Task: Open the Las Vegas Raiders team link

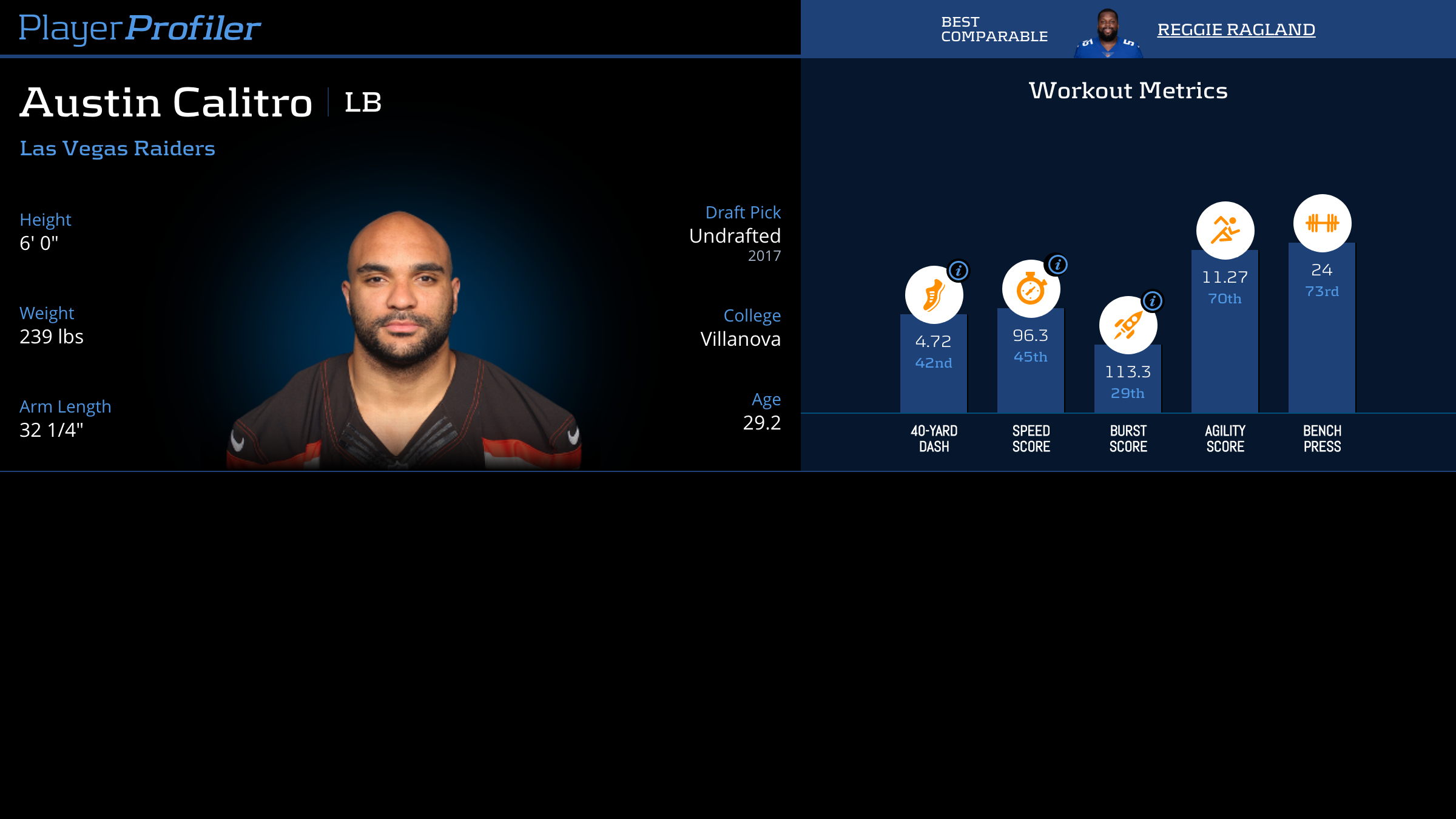Action: point(117,149)
